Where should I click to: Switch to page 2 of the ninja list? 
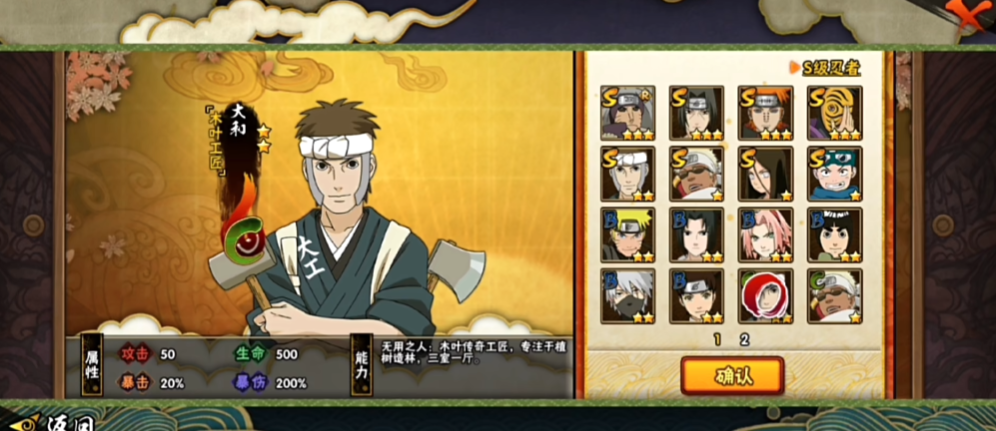click(x=744, y=339)
